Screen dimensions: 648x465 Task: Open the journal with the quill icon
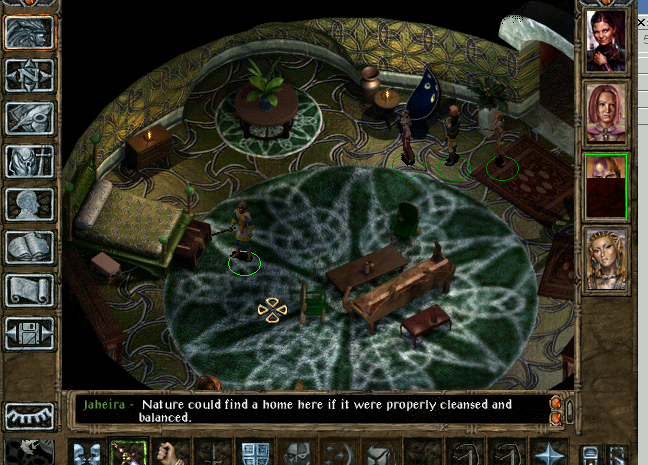(x=29, y=118)
